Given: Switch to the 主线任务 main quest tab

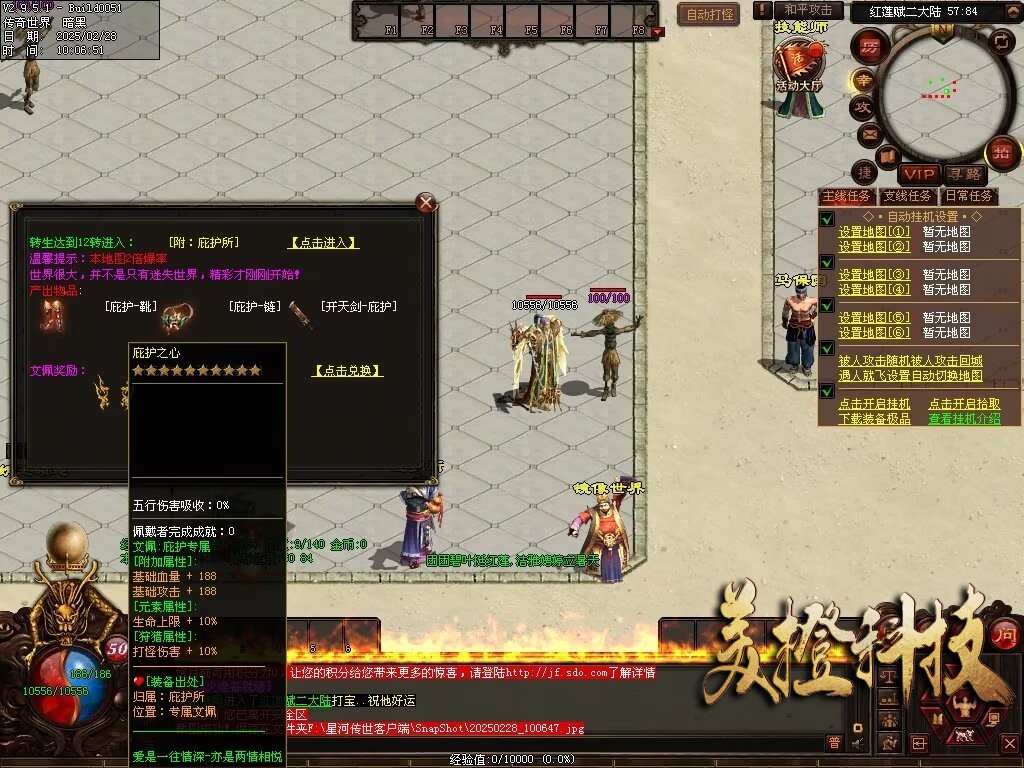Looking at the screenshot, I should (x=846, y=196).
